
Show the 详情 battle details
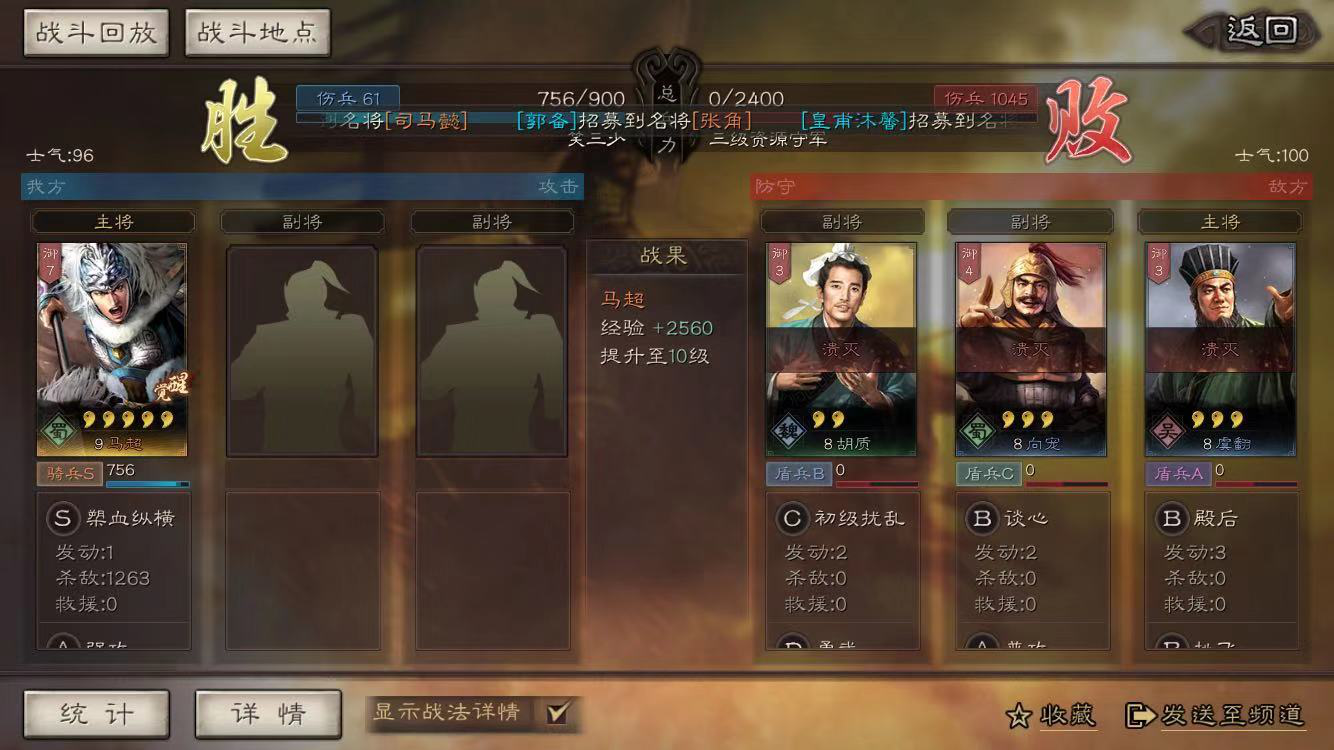point(268,713)
